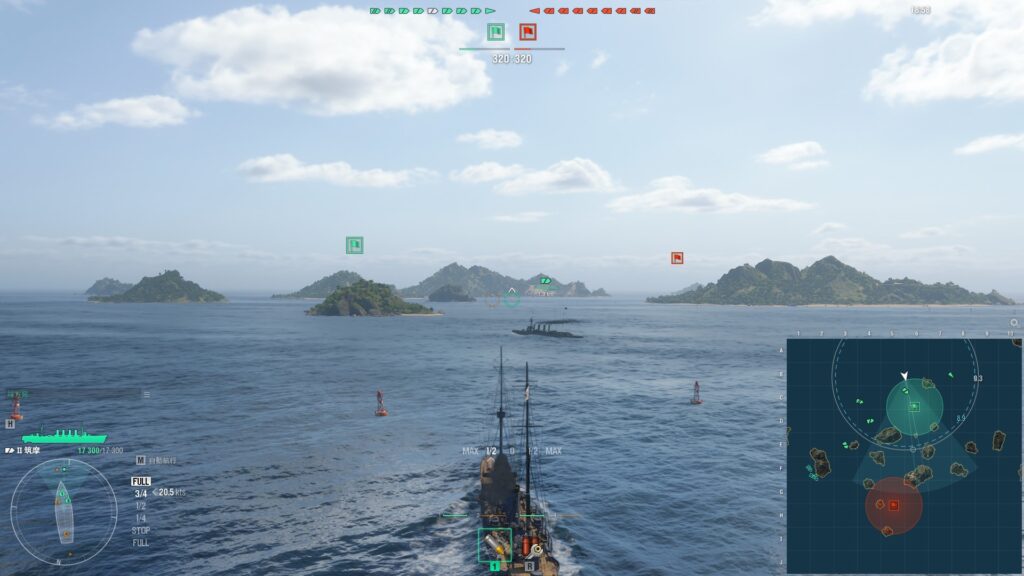Click the ship damage status compass
This screenshot has height=576, width=1024.
pos(63,511)
